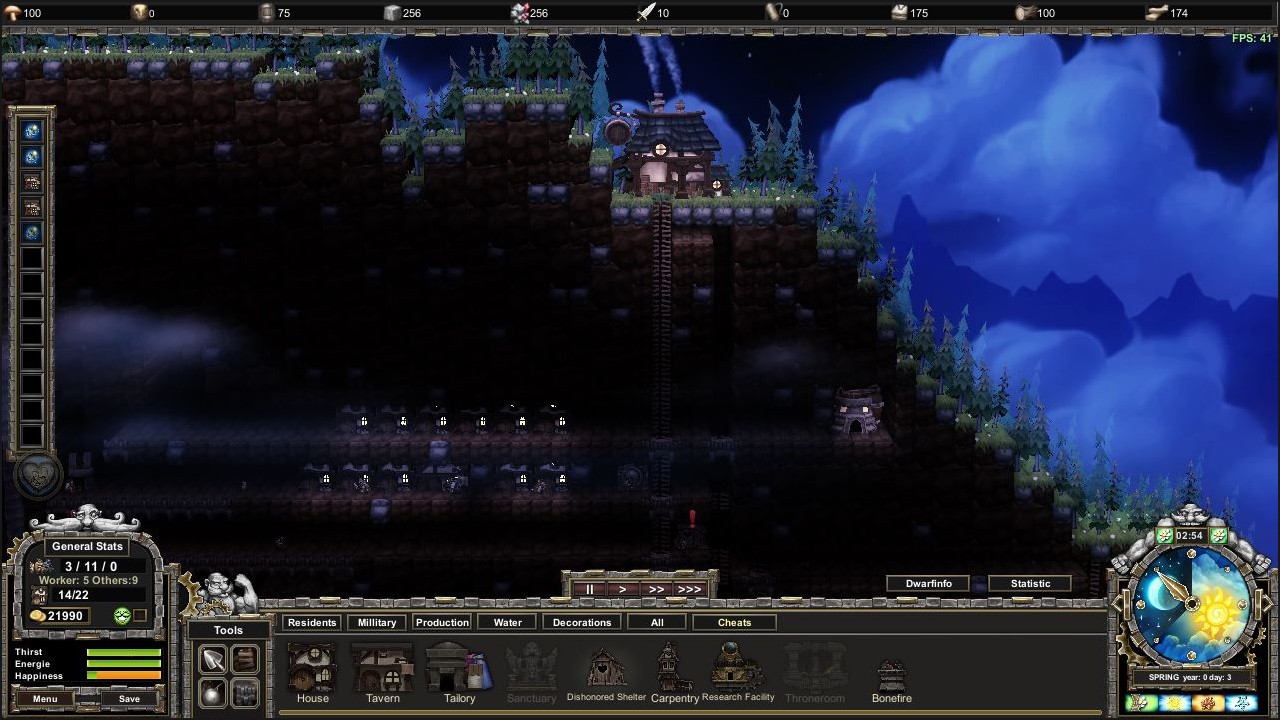1280x720 pixels.
Task: Select the Bonefire building icon
Action: click(891, 668)
